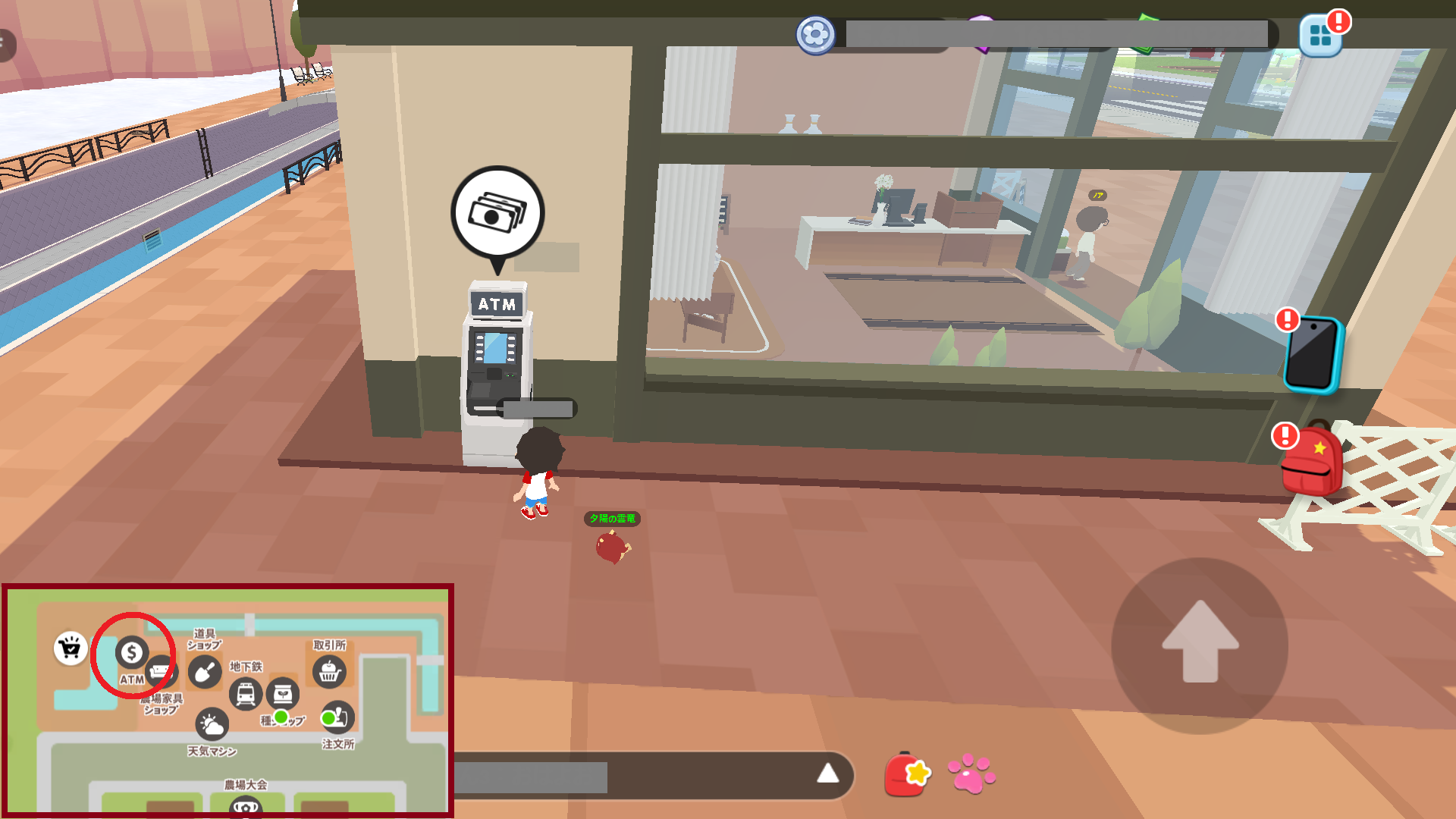Viewport: 1456px width, 819px height.
Task: Select the order office marker on the minimap
Action: click(338, 717)
